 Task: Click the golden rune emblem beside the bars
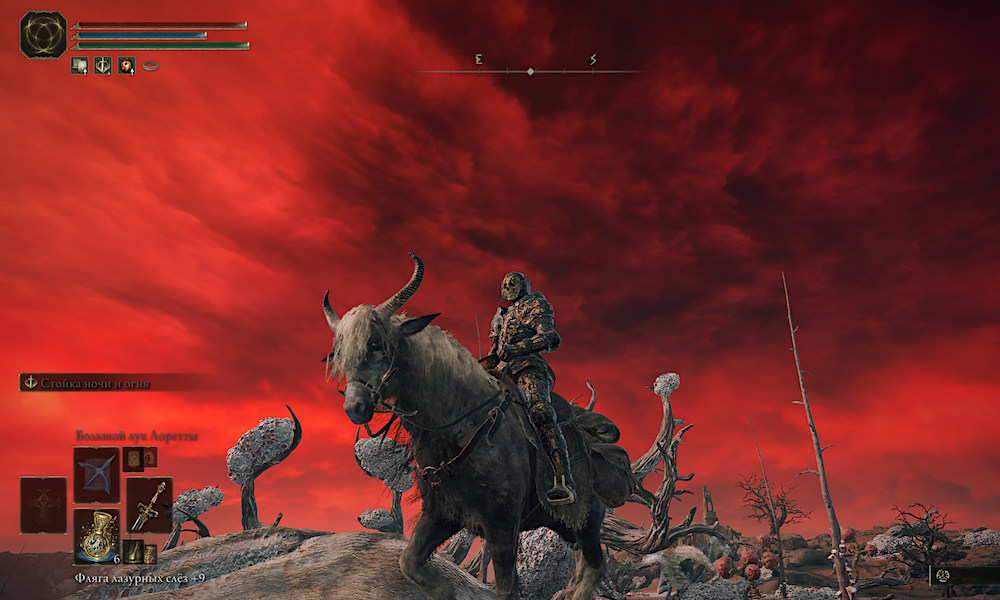(x=43, y=34)
